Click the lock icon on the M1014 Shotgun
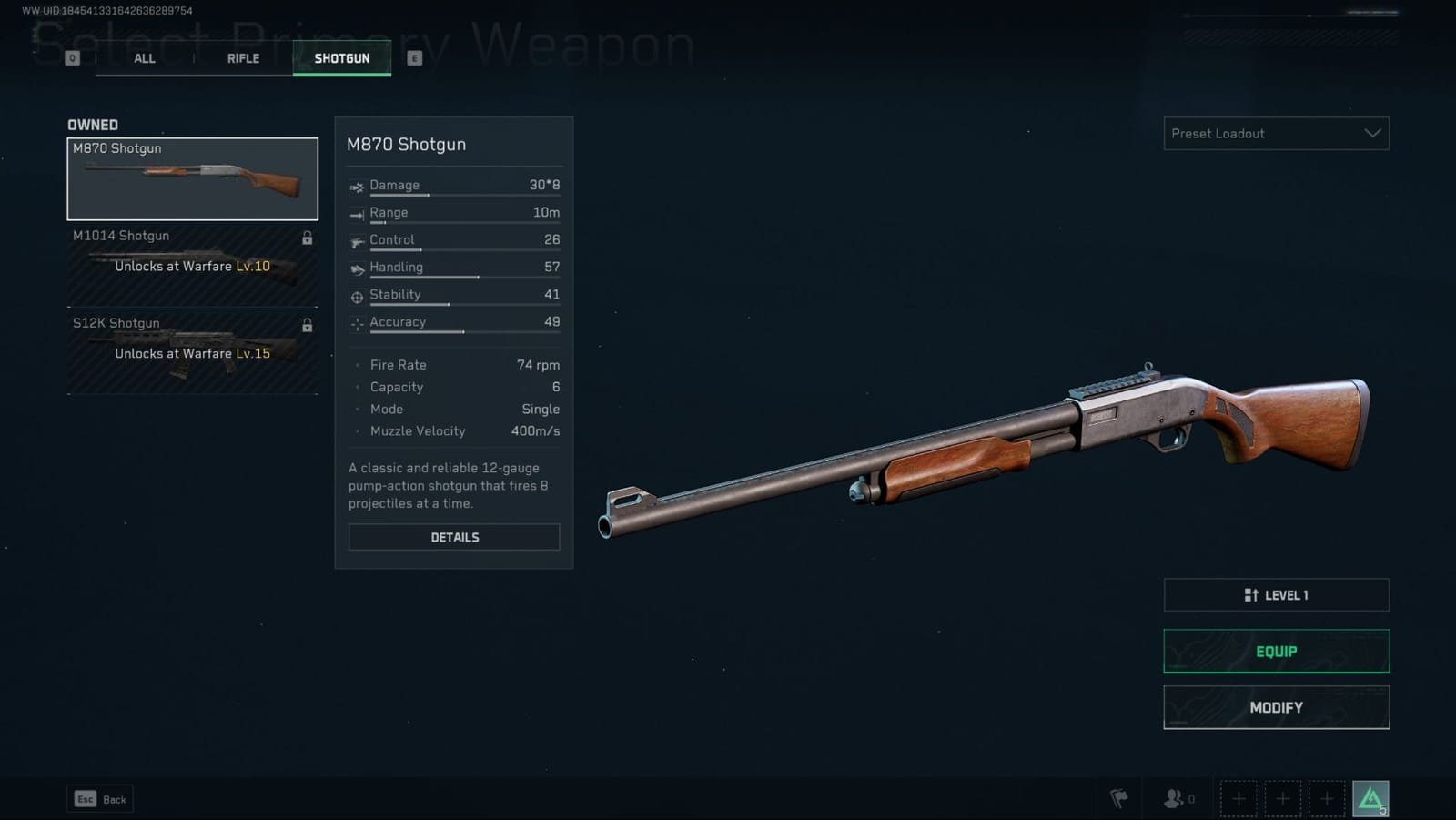The image size is (1456, 820). click(307, 238)
